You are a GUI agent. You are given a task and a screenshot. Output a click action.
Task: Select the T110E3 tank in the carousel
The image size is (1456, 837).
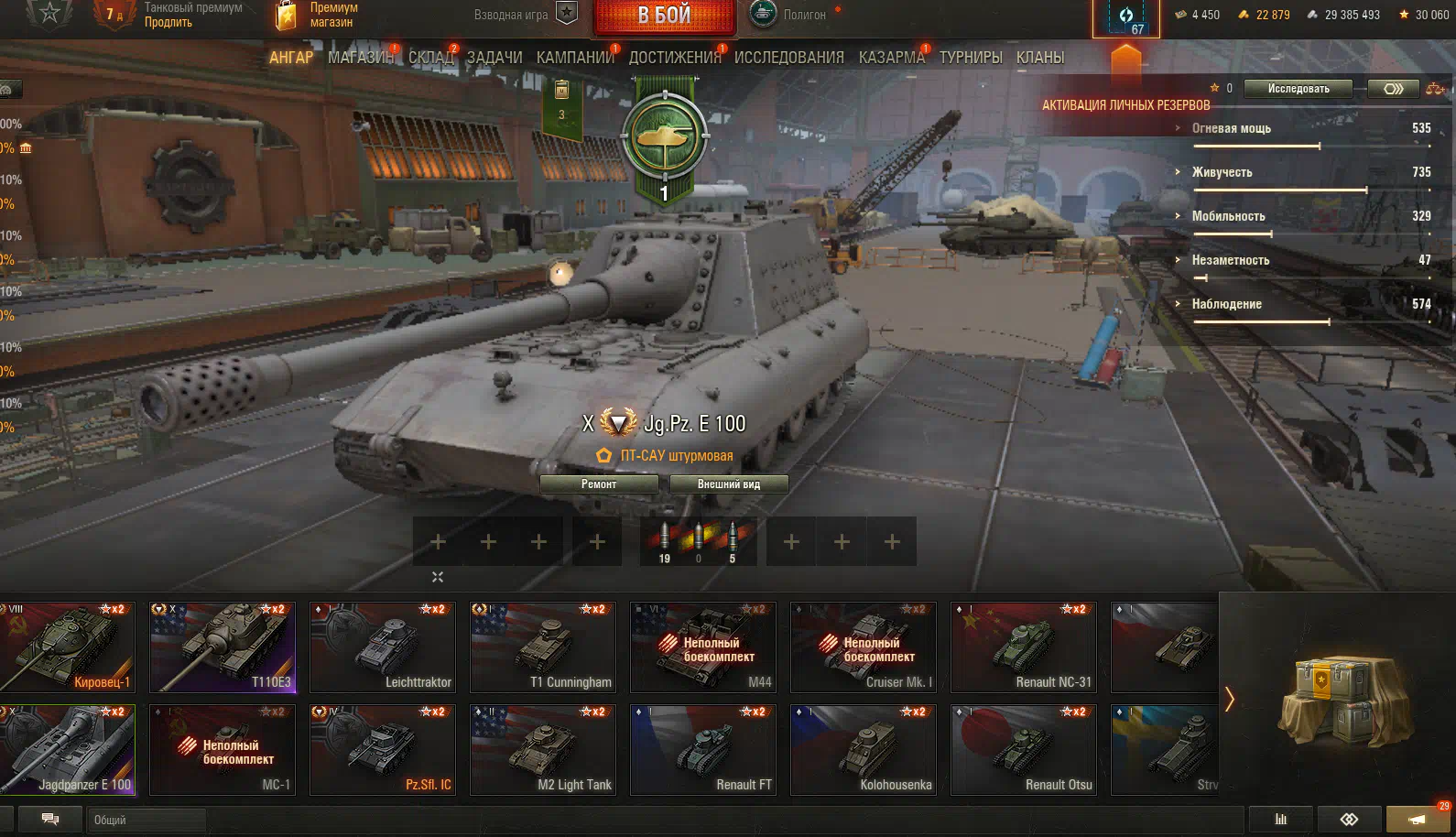pos(223,647)
